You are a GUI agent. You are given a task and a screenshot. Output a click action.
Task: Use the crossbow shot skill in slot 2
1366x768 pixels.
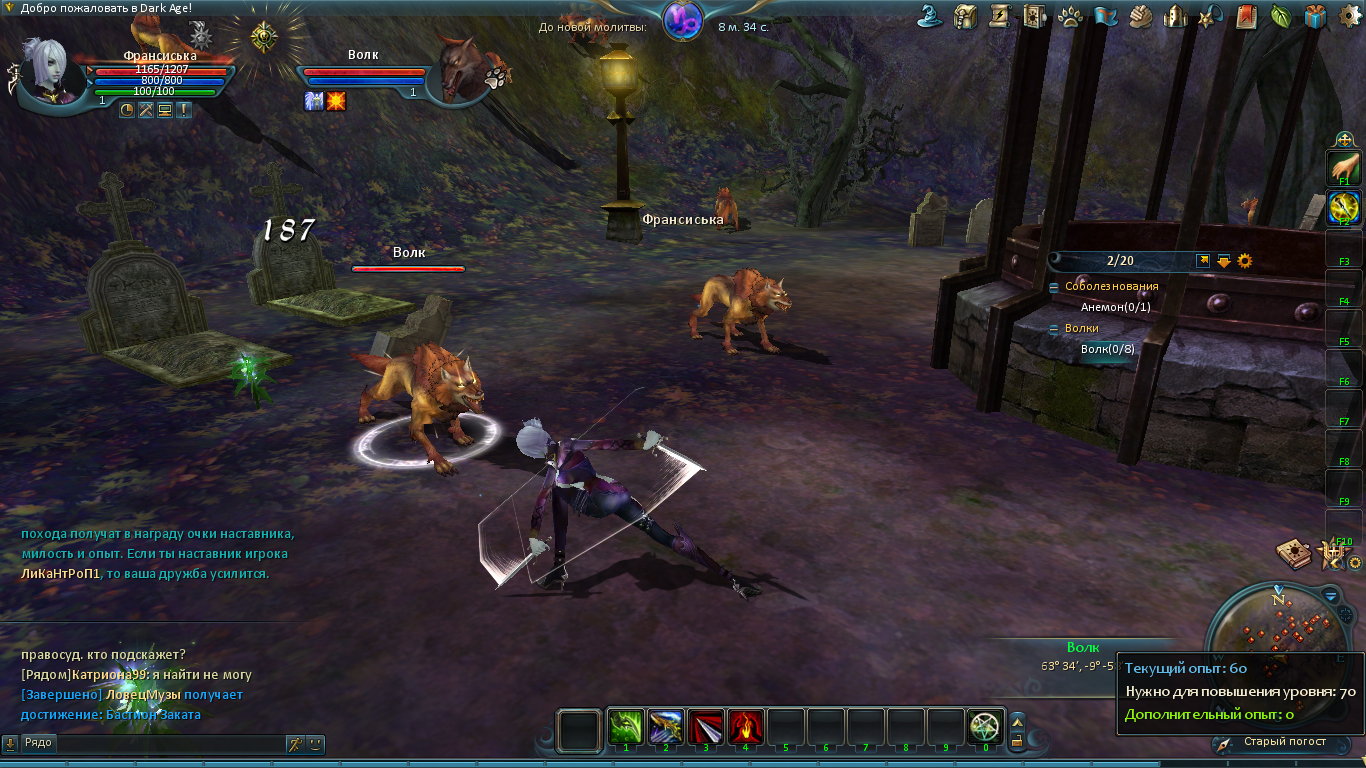[x=666, y=726]
